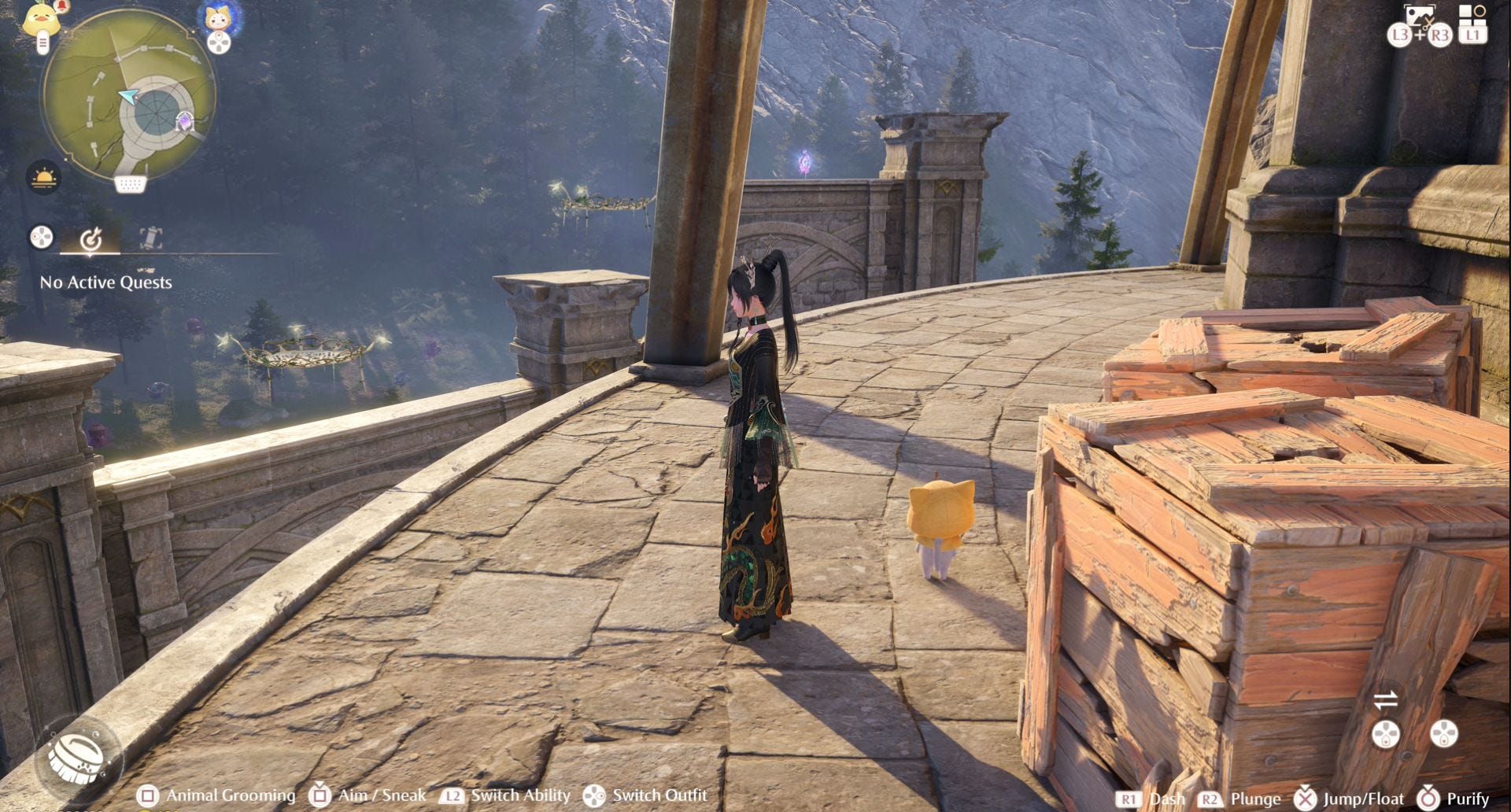Open the circular minimap

(128, 93)
